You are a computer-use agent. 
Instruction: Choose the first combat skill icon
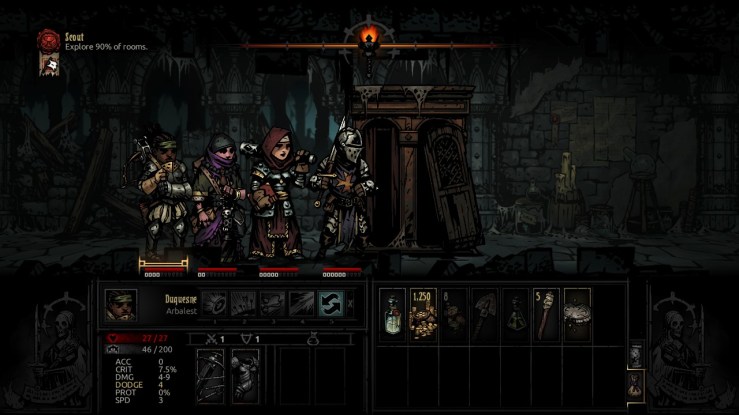pos(216,303)
